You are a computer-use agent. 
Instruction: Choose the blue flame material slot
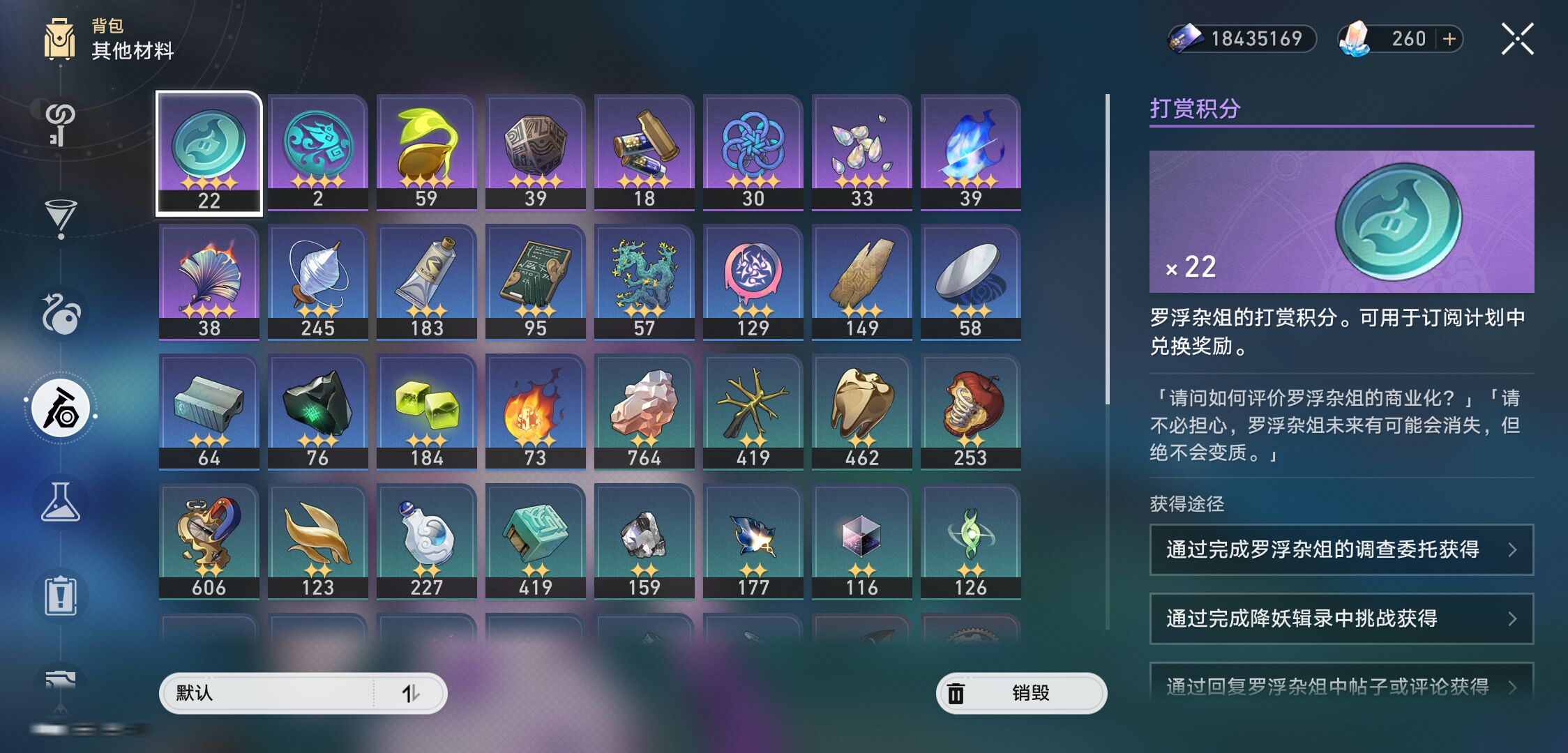point(970,151)
